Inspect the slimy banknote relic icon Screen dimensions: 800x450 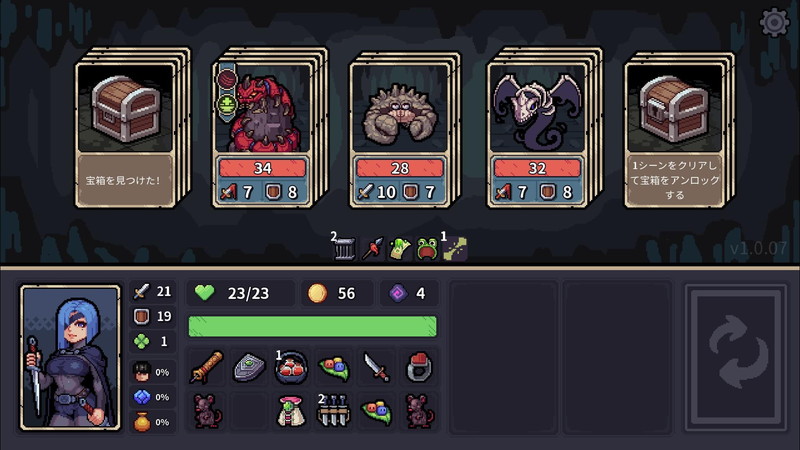point(400,249)
